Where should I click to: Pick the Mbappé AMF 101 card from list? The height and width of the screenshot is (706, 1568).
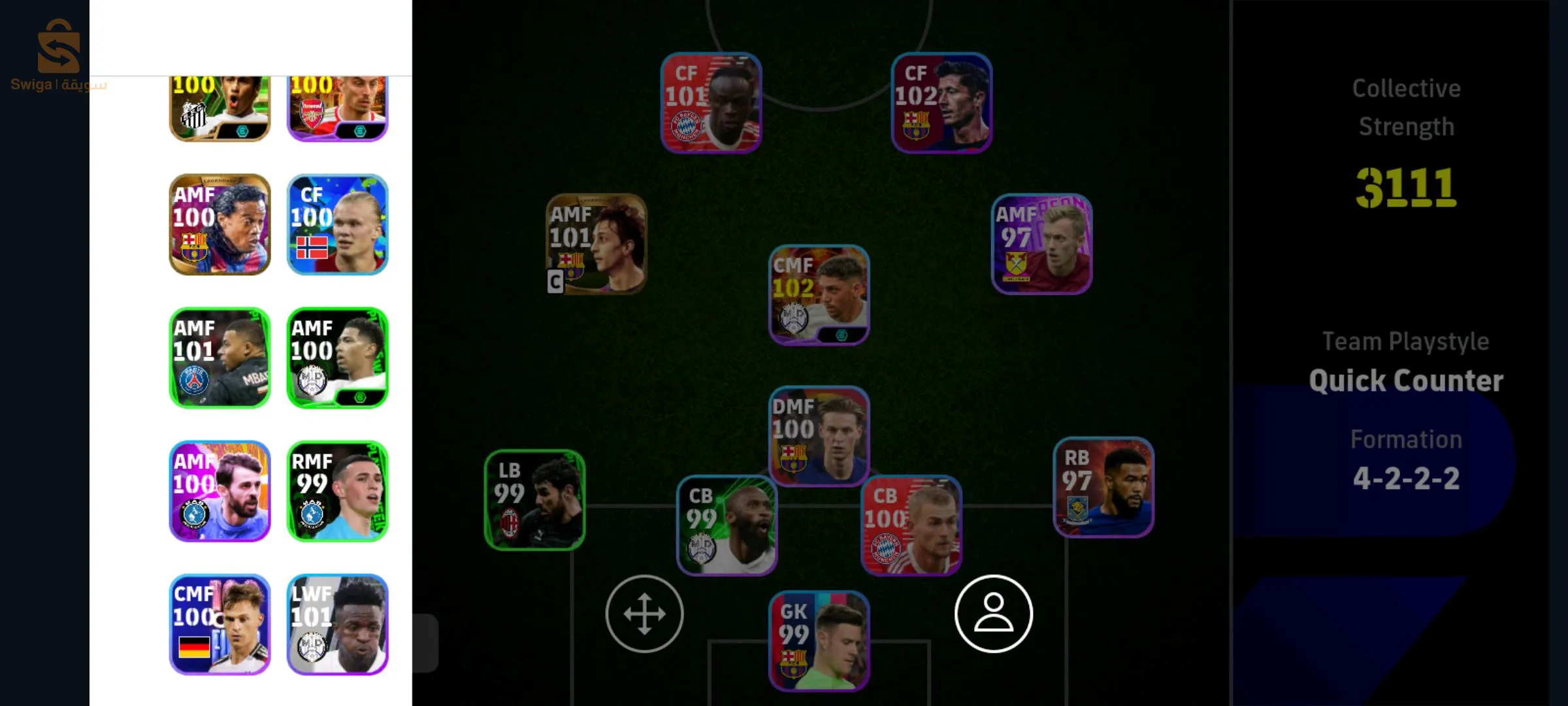[220, 356]
